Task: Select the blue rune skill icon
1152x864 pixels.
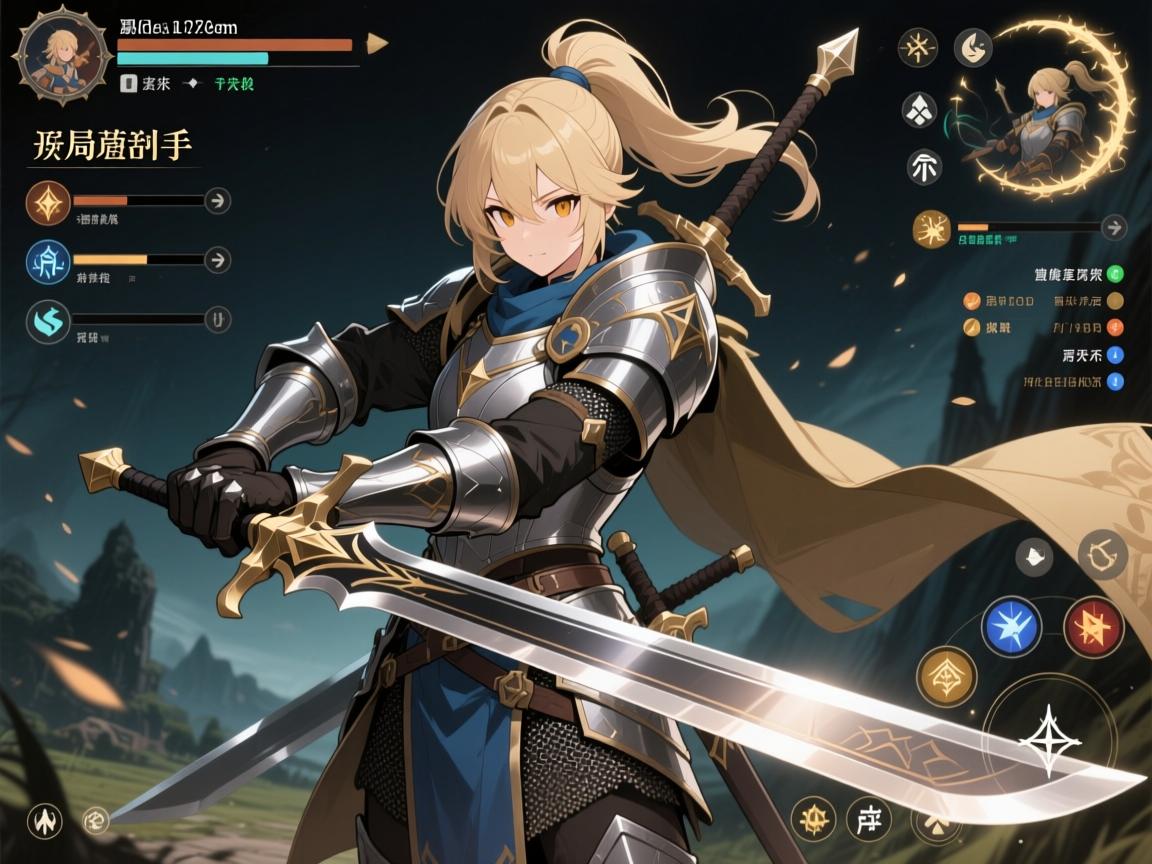Action: tap(48, 262)
